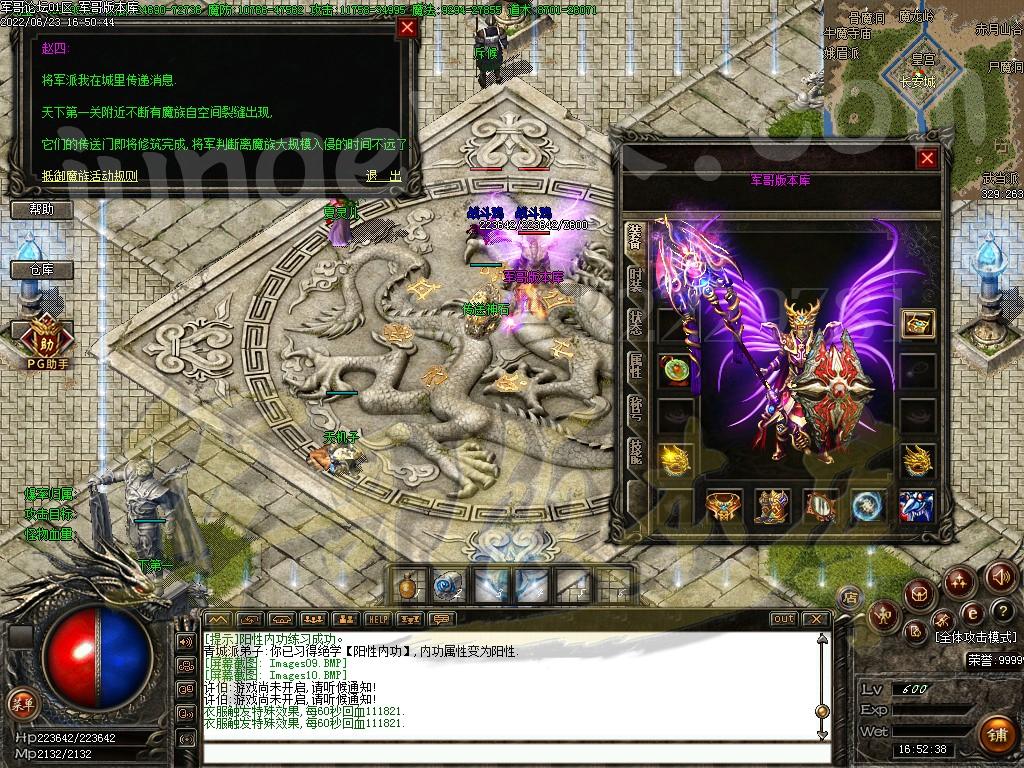Click the minimap
The width and height of the screenshot is (1024, 768).
pos(920,70)
